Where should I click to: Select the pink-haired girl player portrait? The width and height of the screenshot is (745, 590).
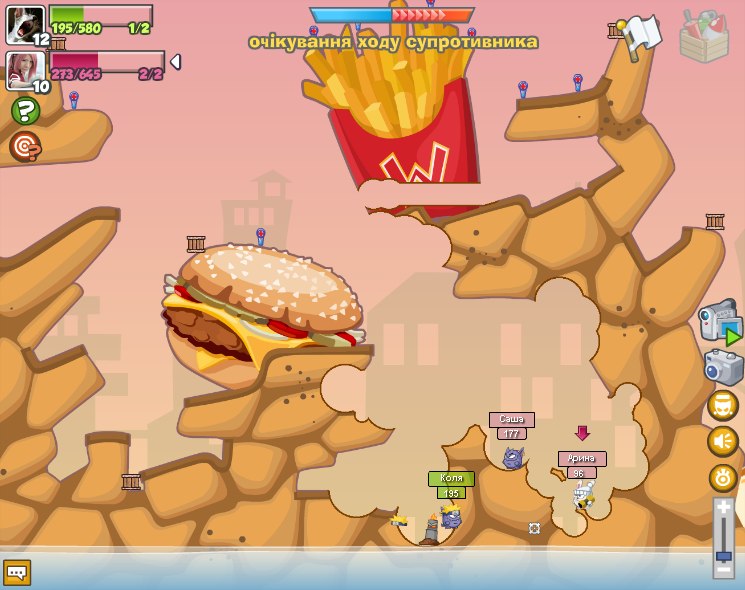tap(24, 70)
